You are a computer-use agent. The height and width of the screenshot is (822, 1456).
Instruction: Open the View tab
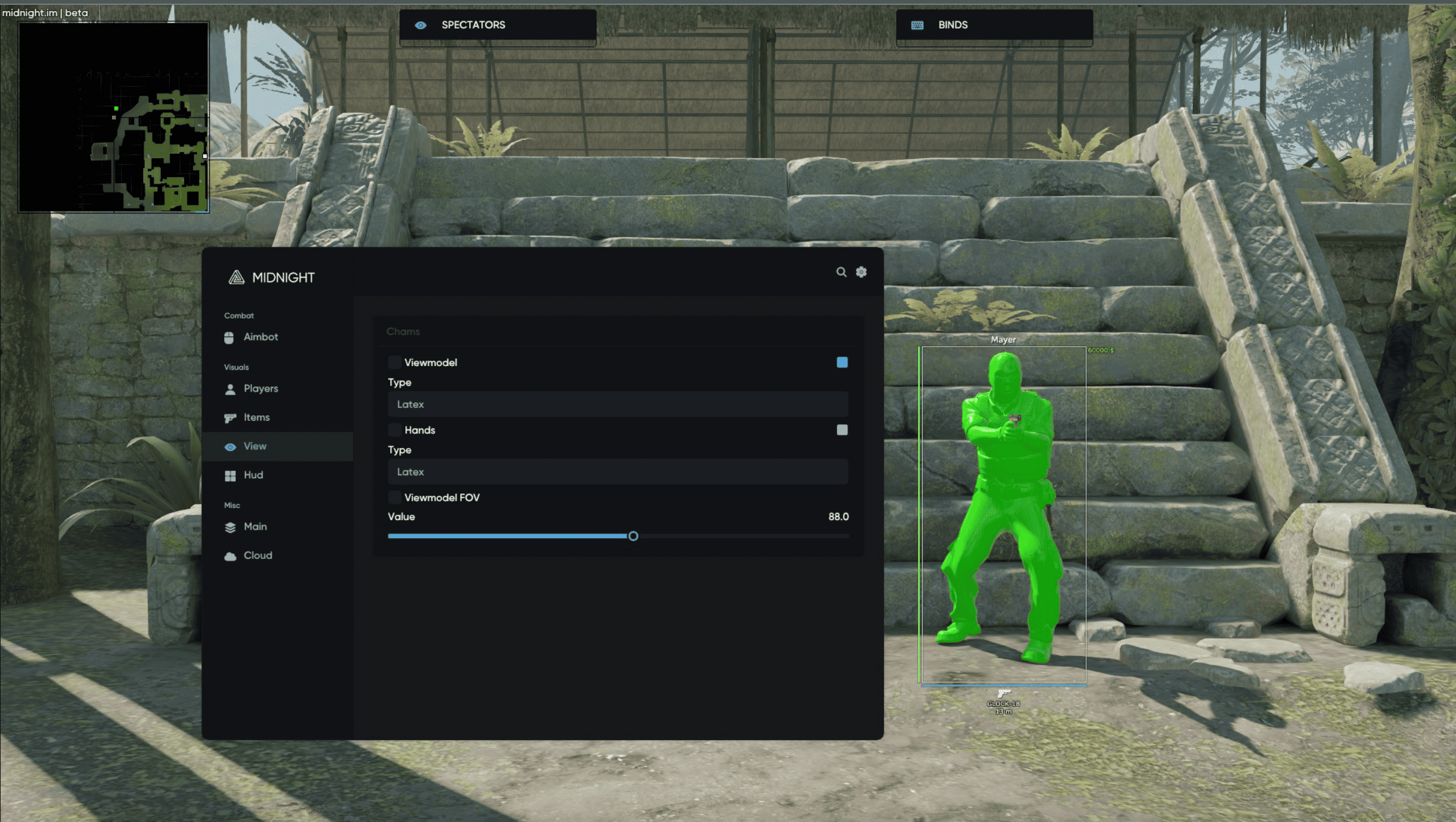(x=255, y=446)
